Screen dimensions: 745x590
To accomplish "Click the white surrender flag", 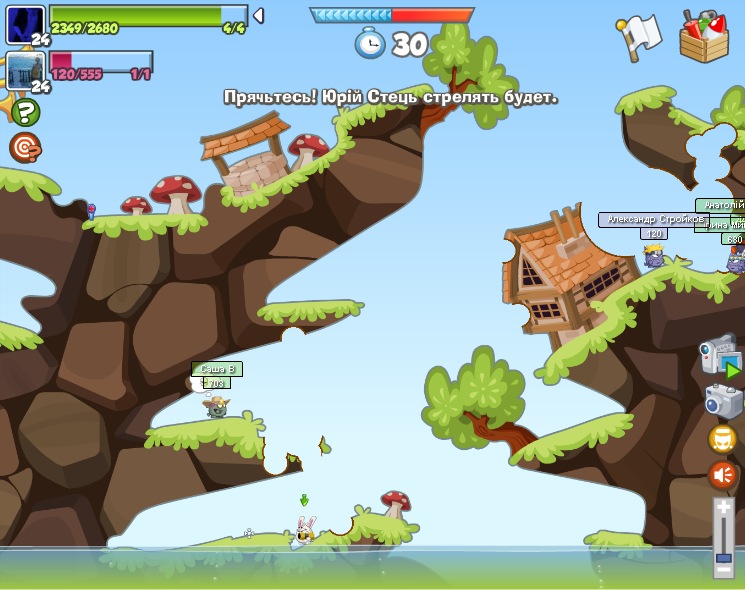I will [640, 36].
